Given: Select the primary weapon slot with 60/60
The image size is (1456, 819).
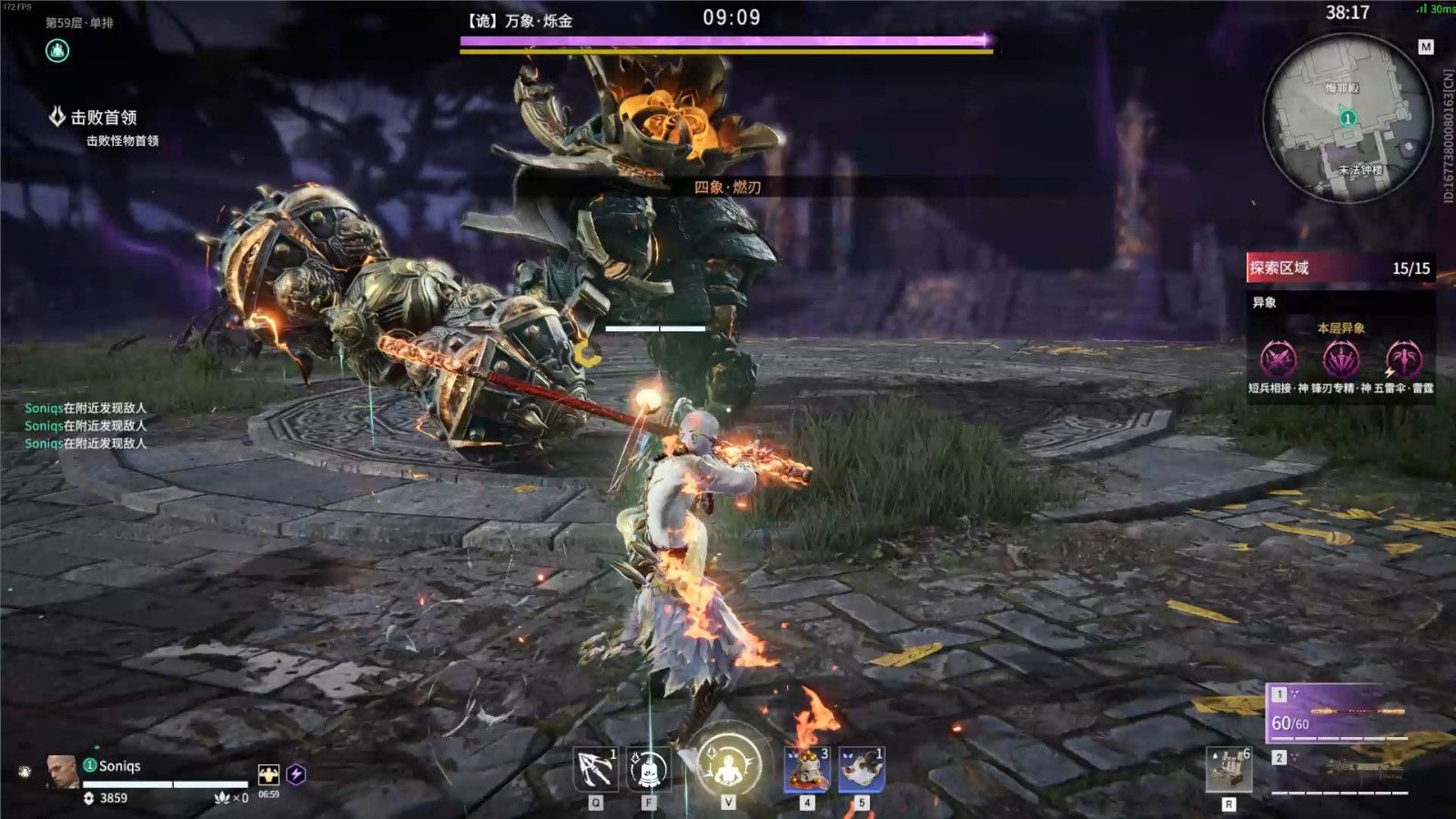Looking at the screenshot, I should [x=1338, y=713].
